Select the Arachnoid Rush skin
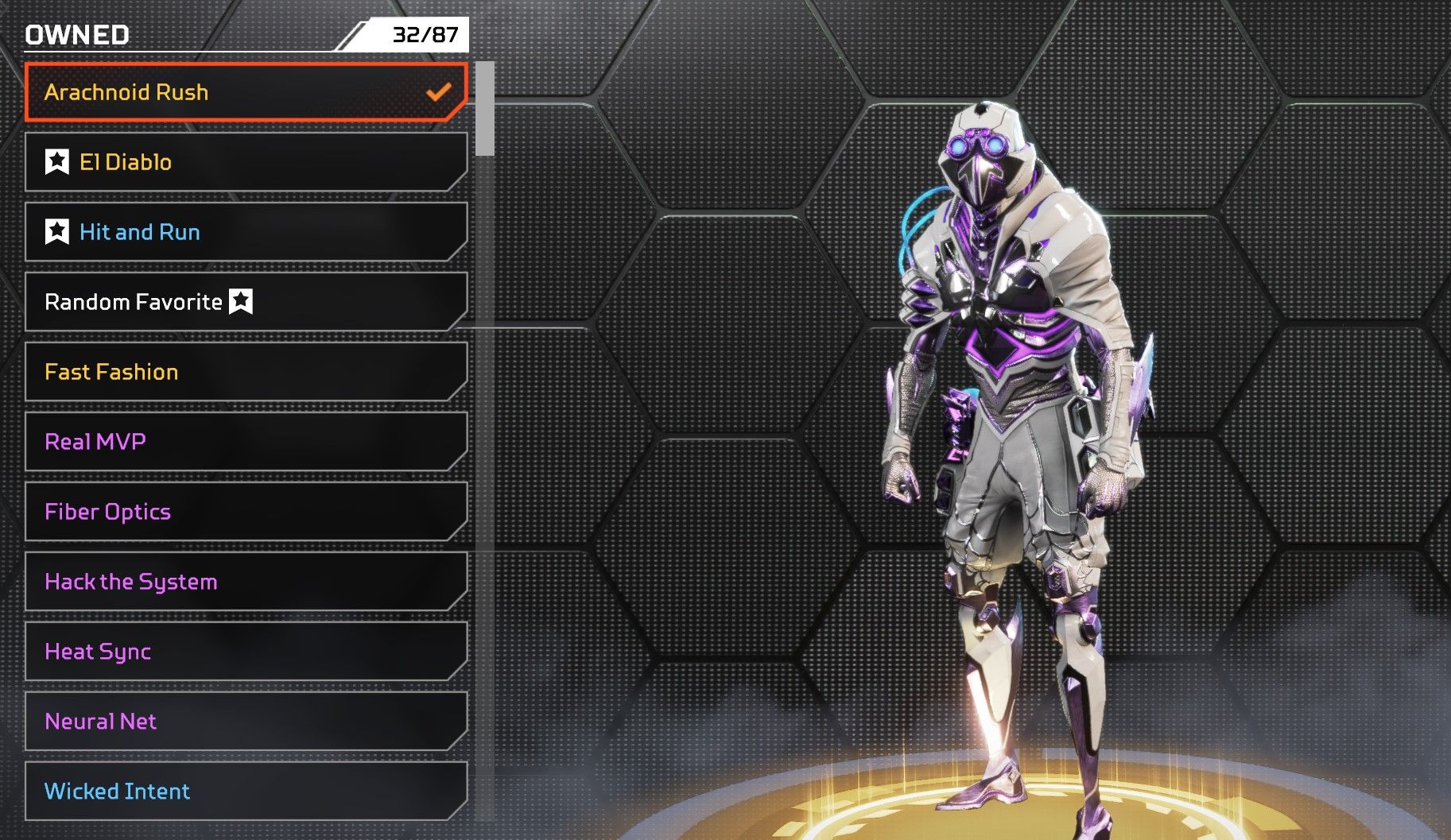The width and height of the screenshot is (1451, 840). click(245, 92)
